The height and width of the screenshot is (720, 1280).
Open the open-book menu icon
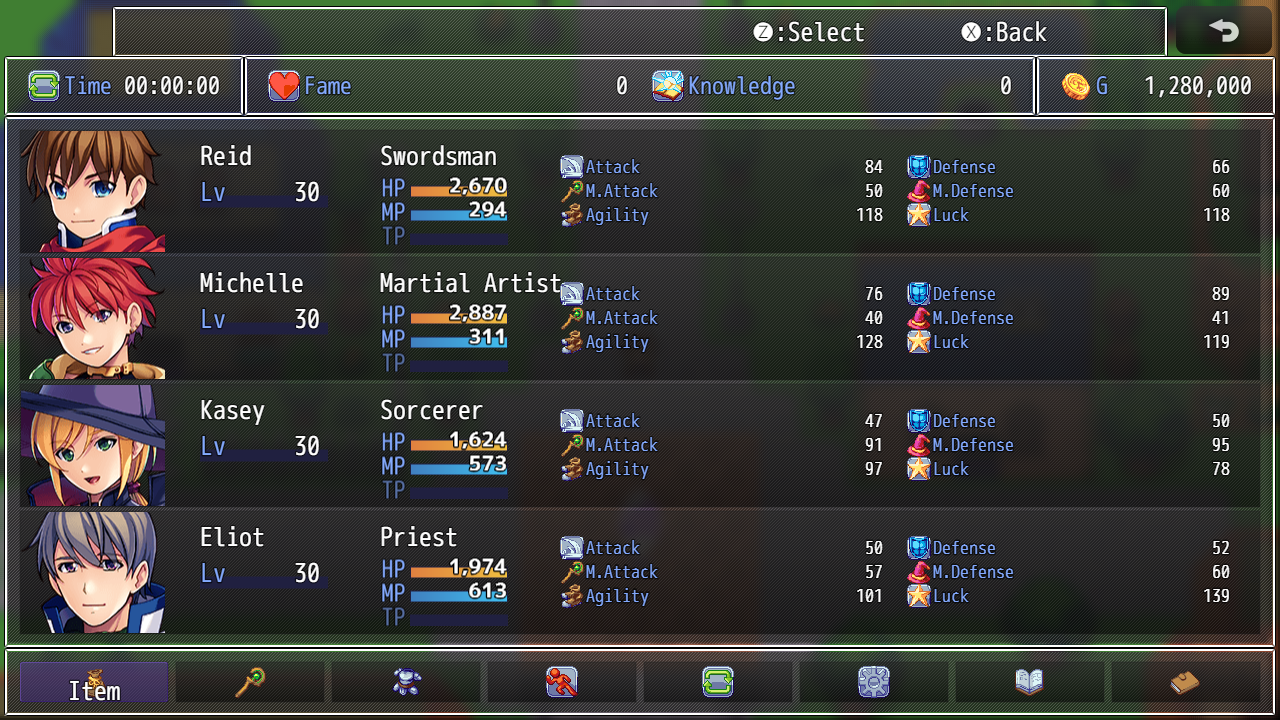(1030, 682)
